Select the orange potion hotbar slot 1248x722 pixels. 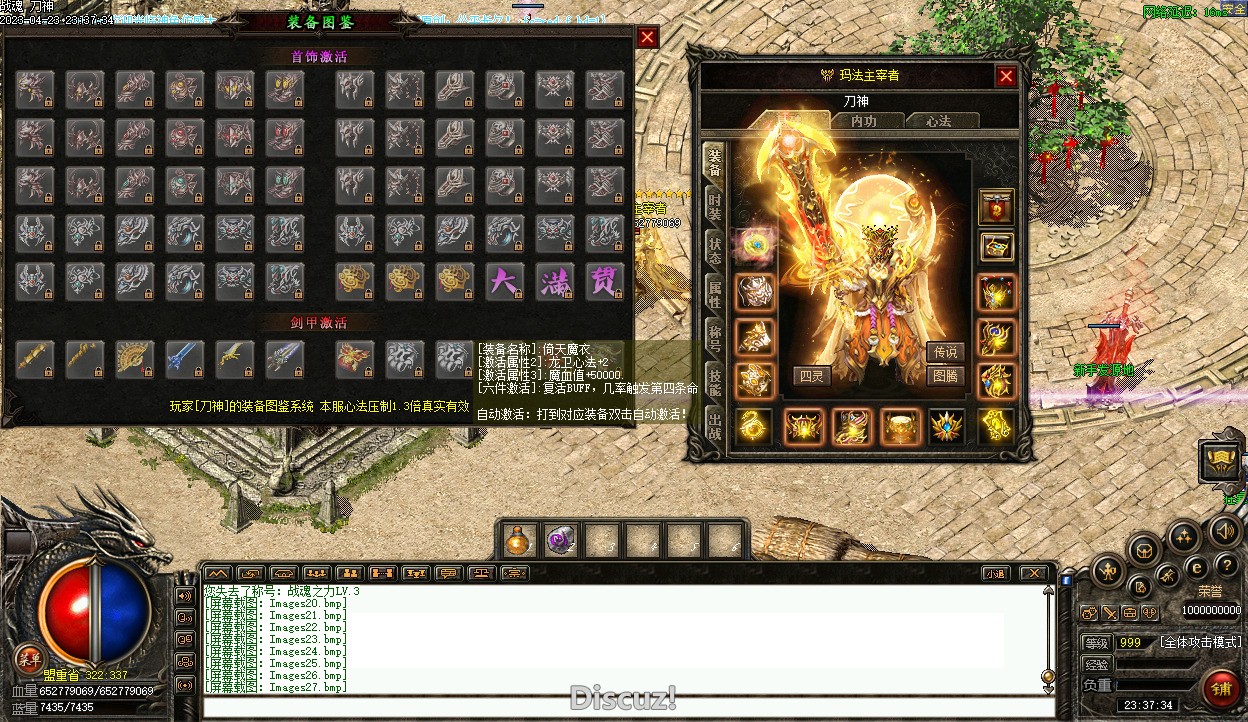(517, 541)
